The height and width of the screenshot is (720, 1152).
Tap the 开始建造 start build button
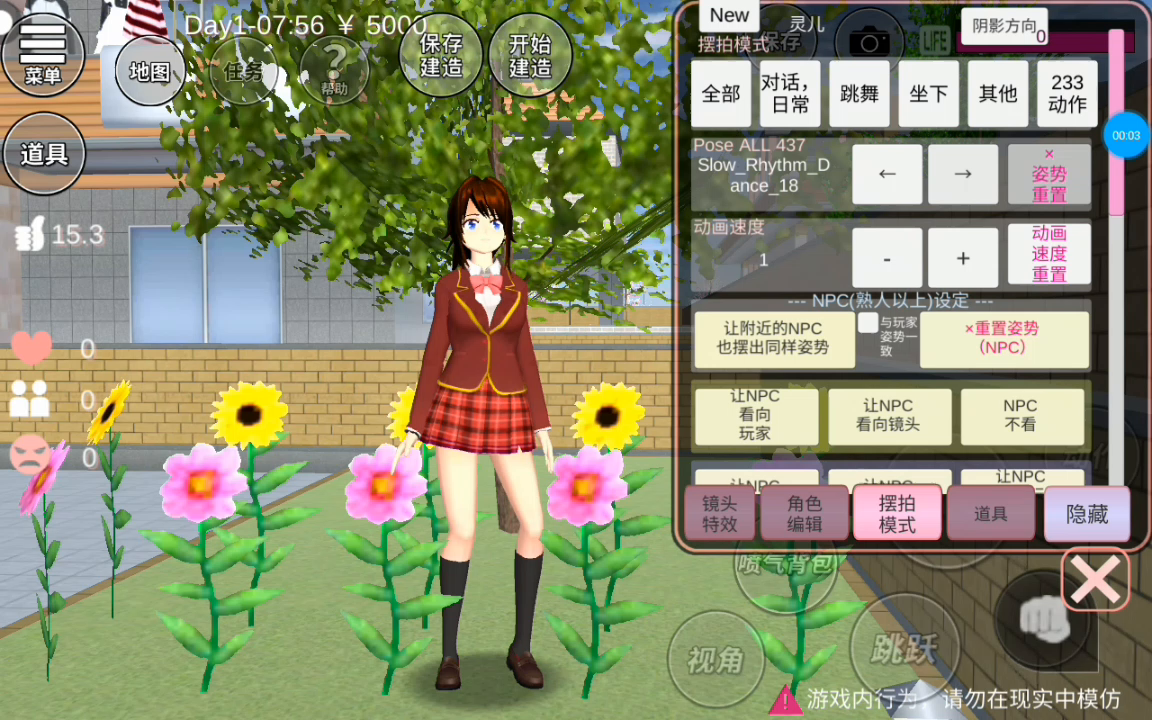tap(530, 56)
